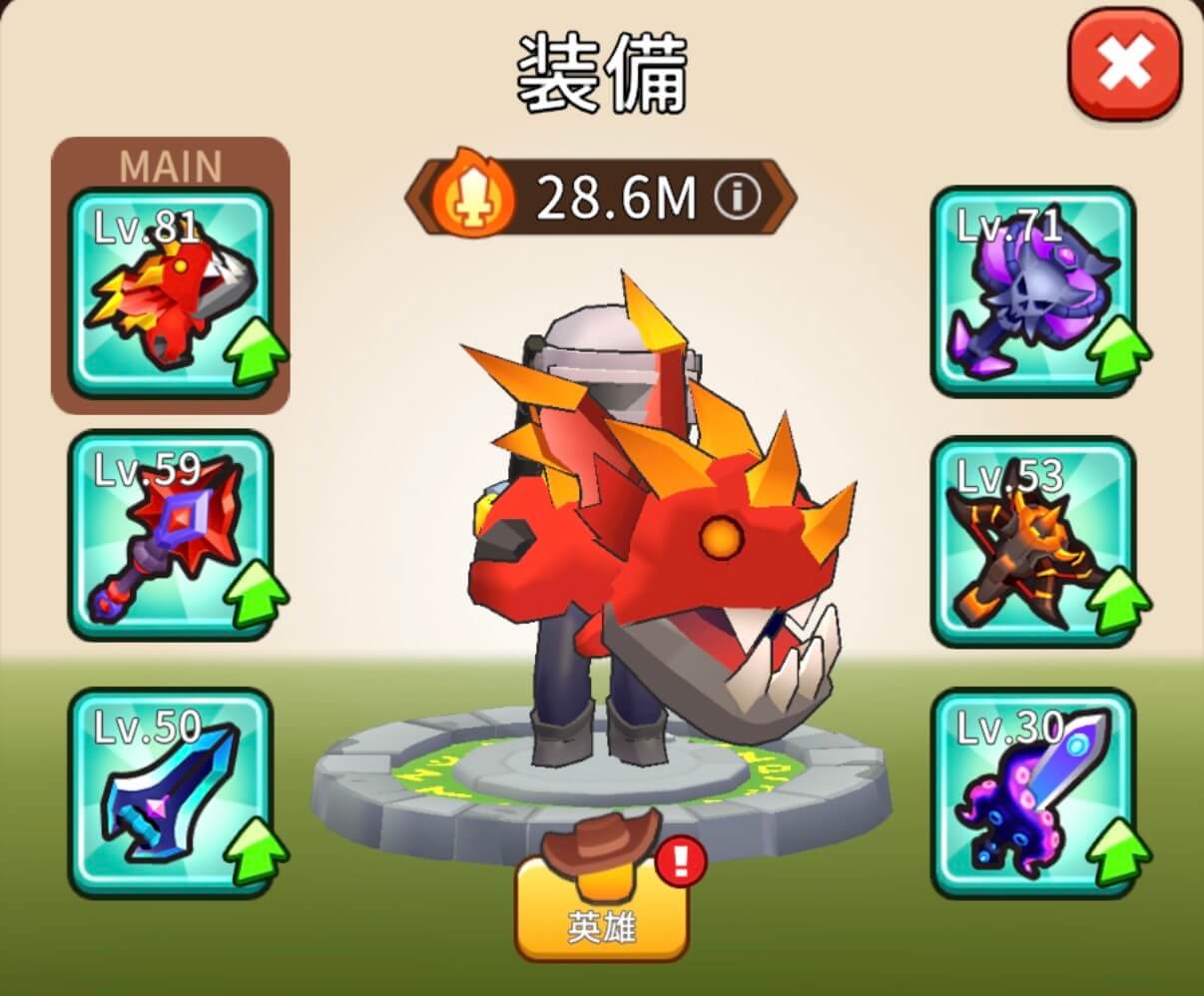Select the Lv.81 red dragon main weapon
1204x996 pixels.
click(170, 292)
